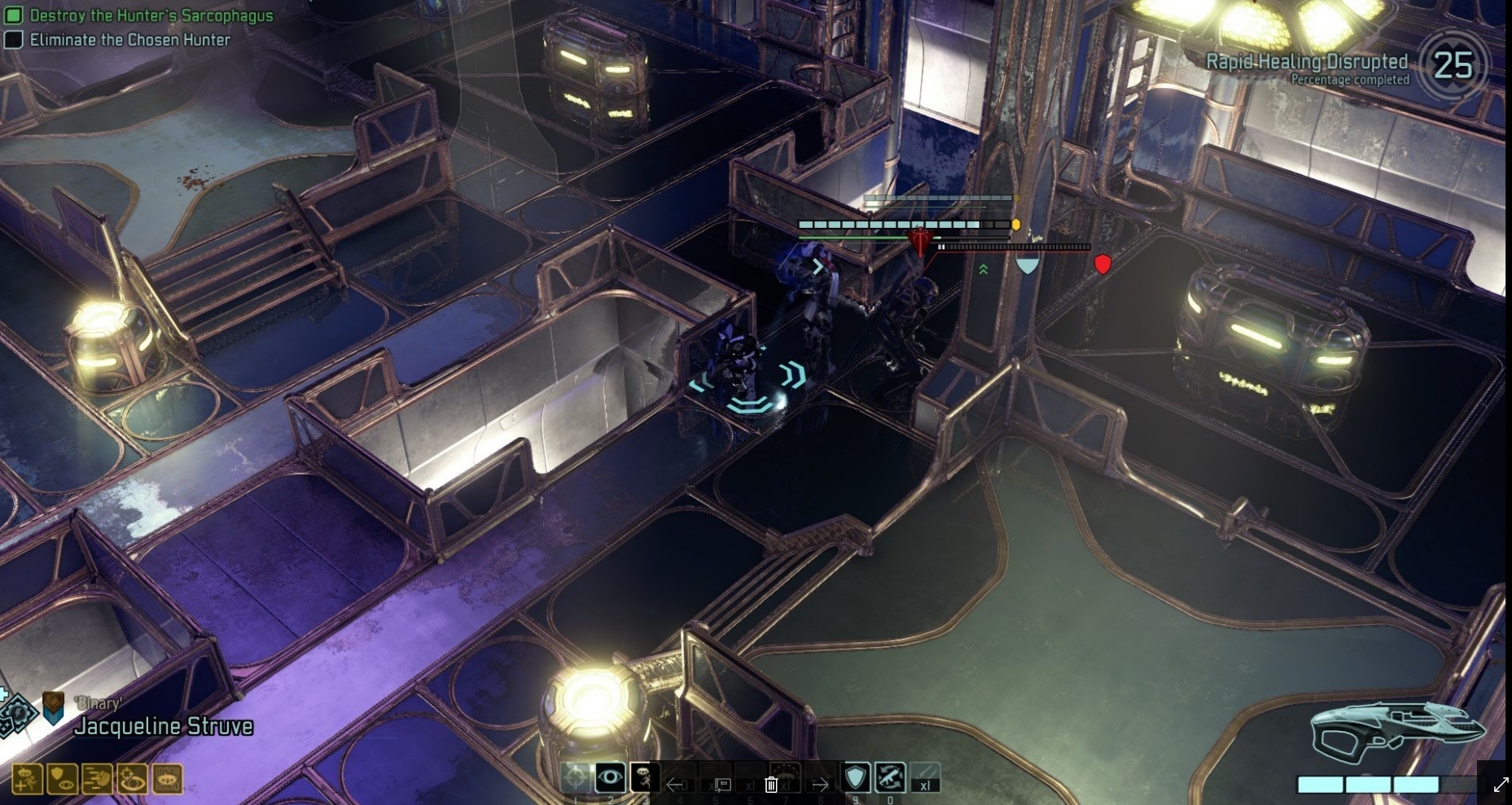Activate the Hunker Down shield ability in slot 9
This screenshot has width=1512, height=805.
(x=857, y=777)
